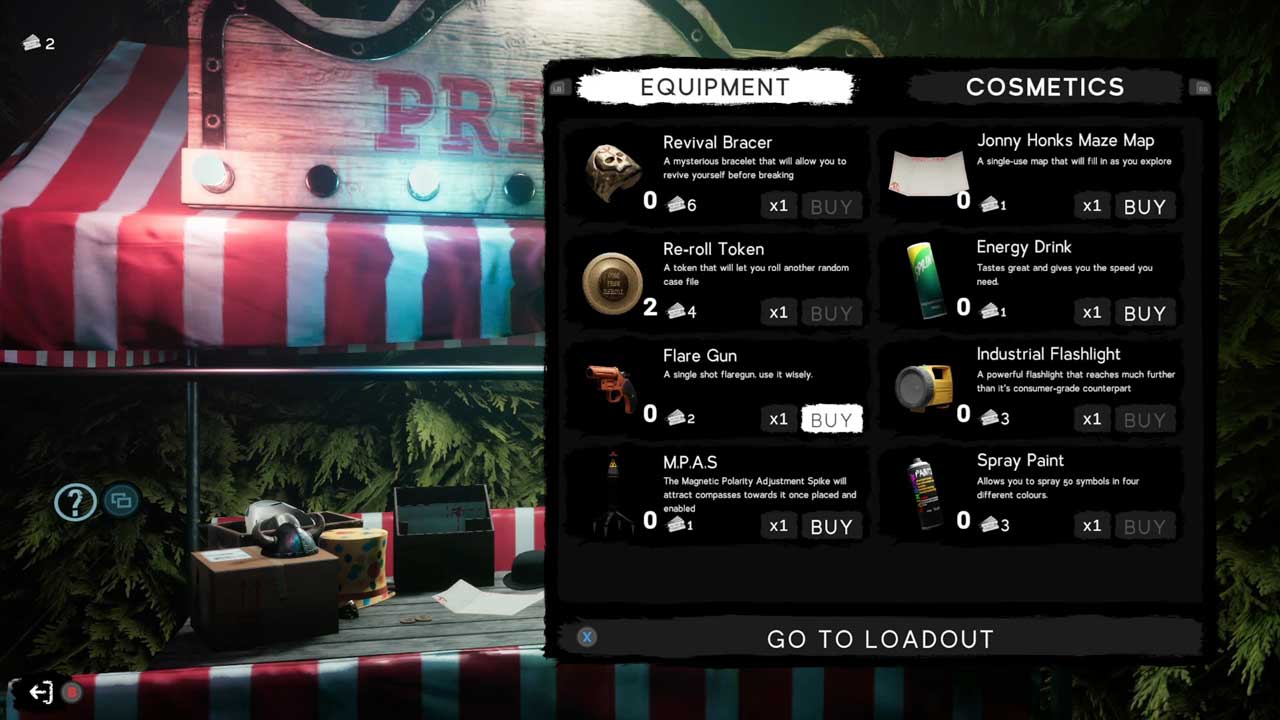The image size is (1280, 720).
Task: Click the exit arrow icon
Action: [41, 692]
